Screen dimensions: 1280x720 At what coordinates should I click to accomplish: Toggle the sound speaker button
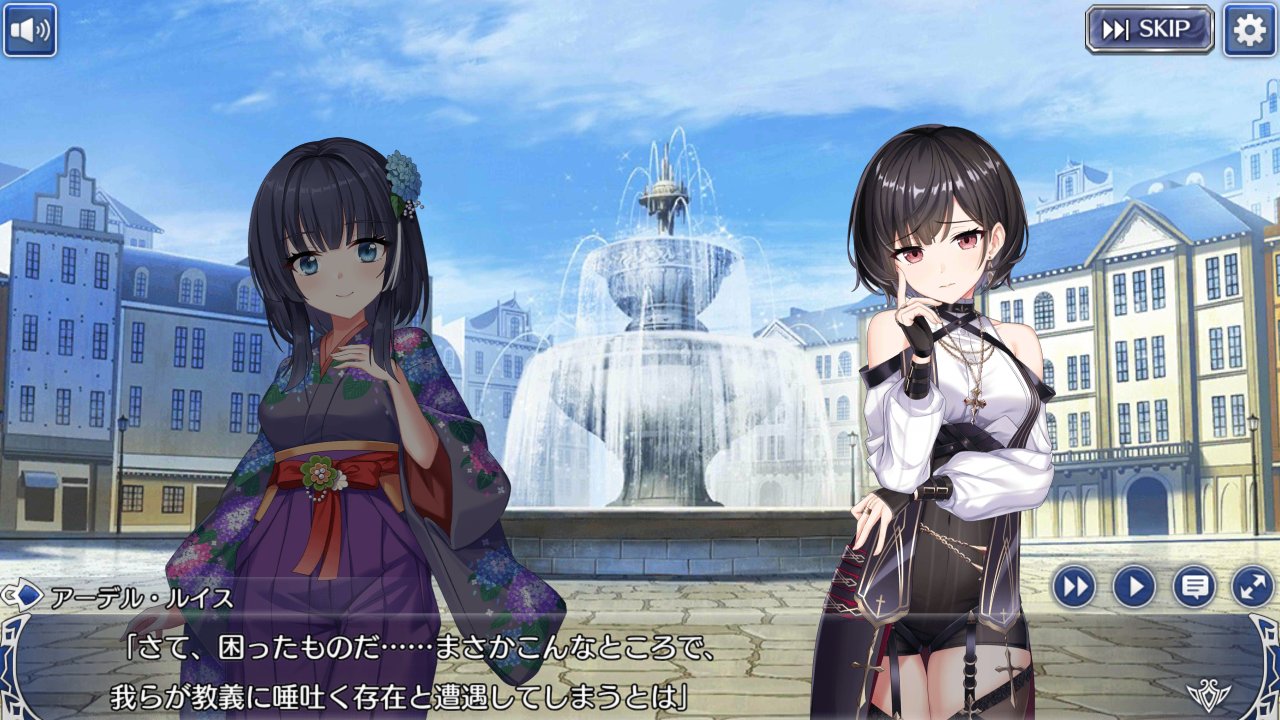tap(30, 30)
